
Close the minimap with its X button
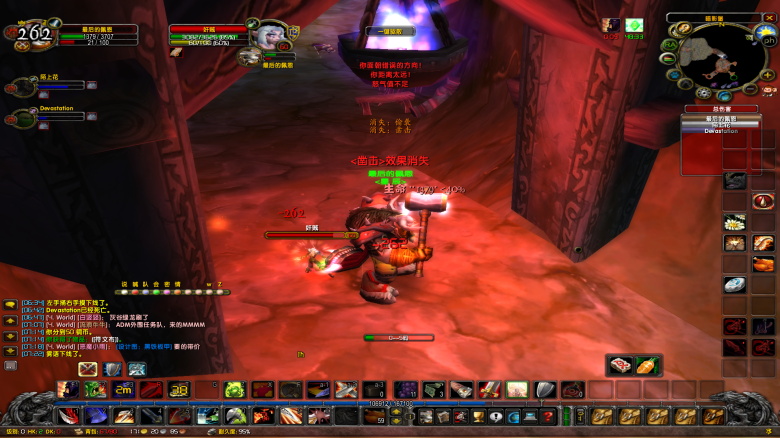770,17
